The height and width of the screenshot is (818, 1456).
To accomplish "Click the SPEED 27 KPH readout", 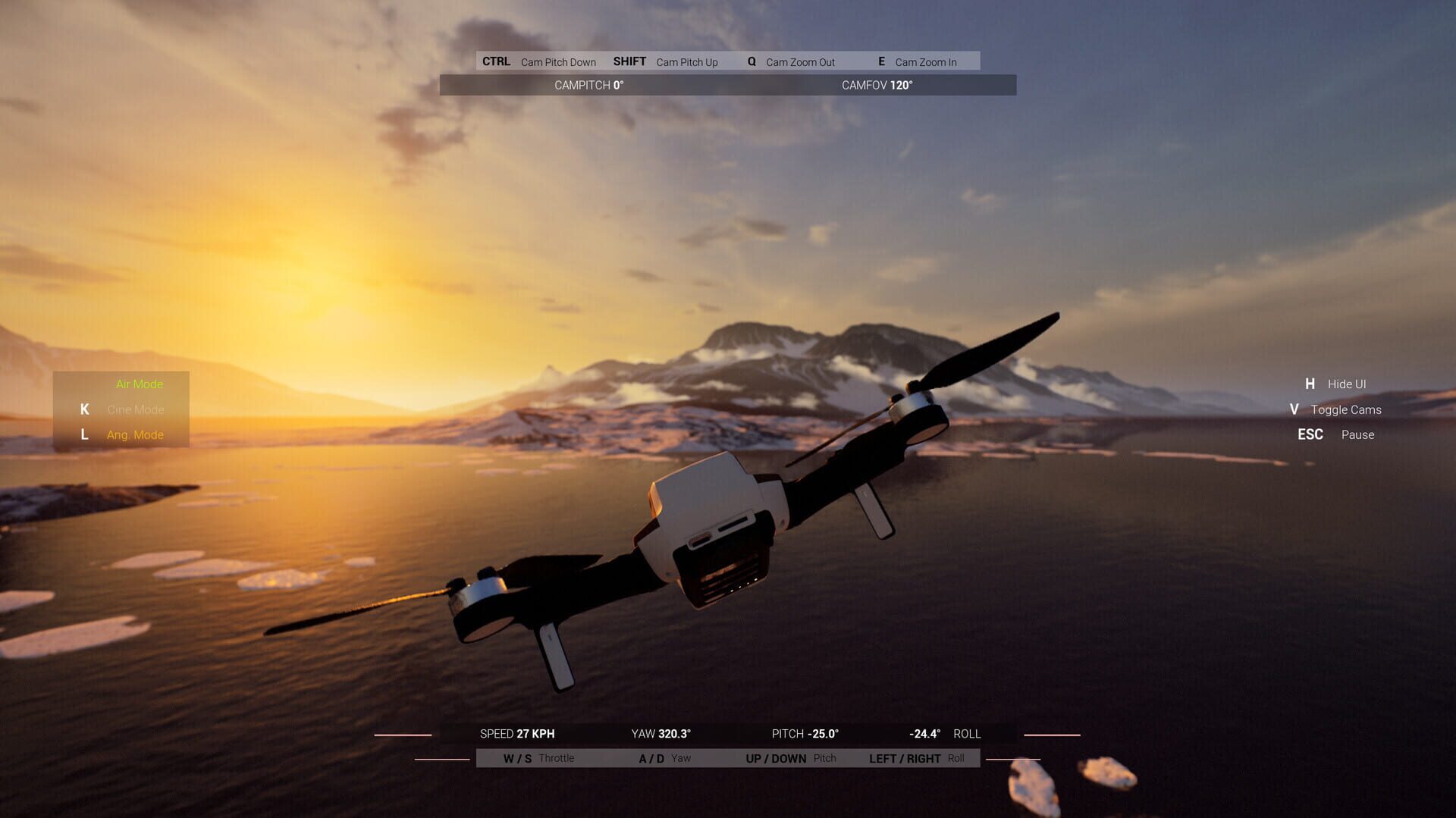I will 517,733.
